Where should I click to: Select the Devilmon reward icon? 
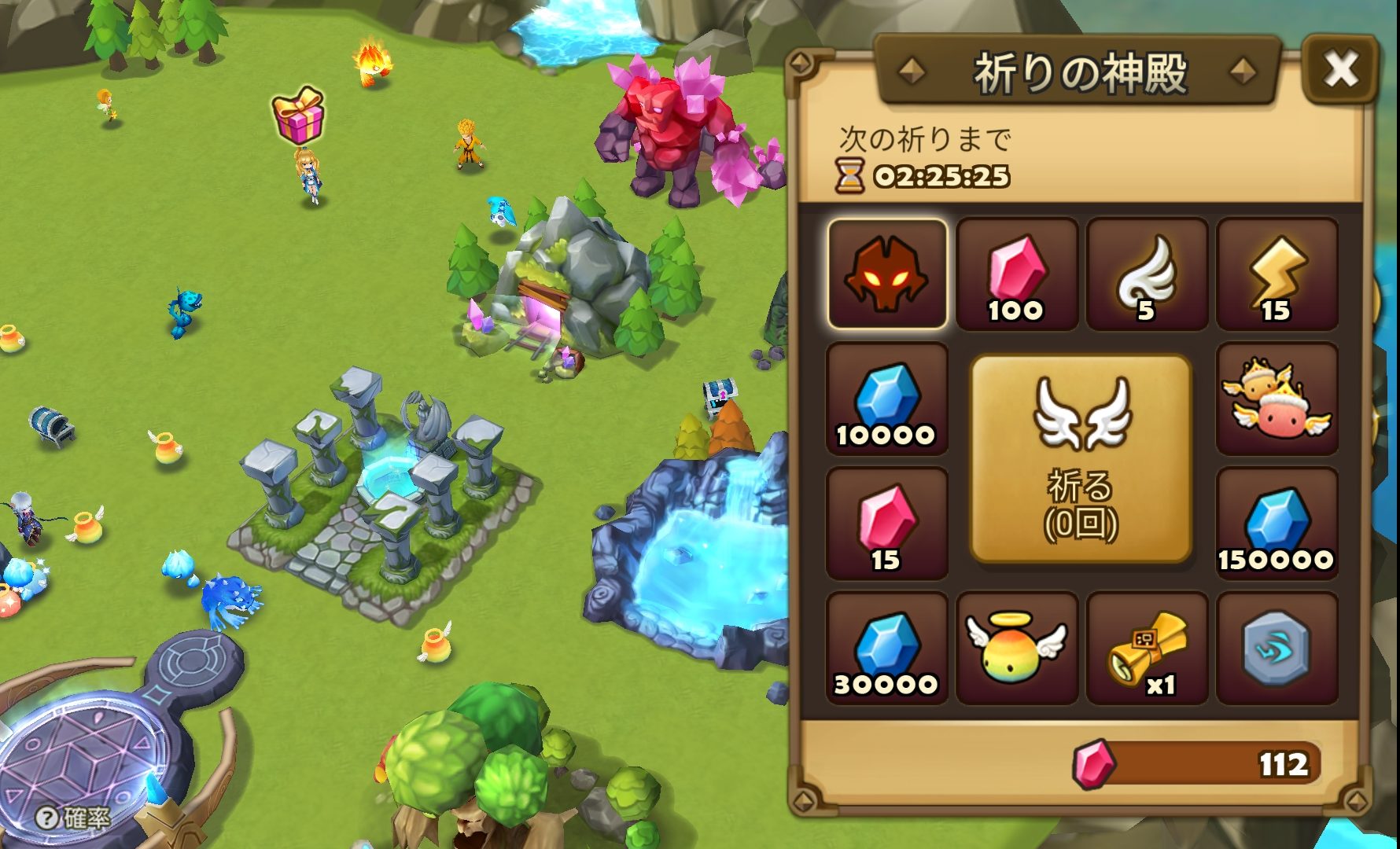[886, 275]
